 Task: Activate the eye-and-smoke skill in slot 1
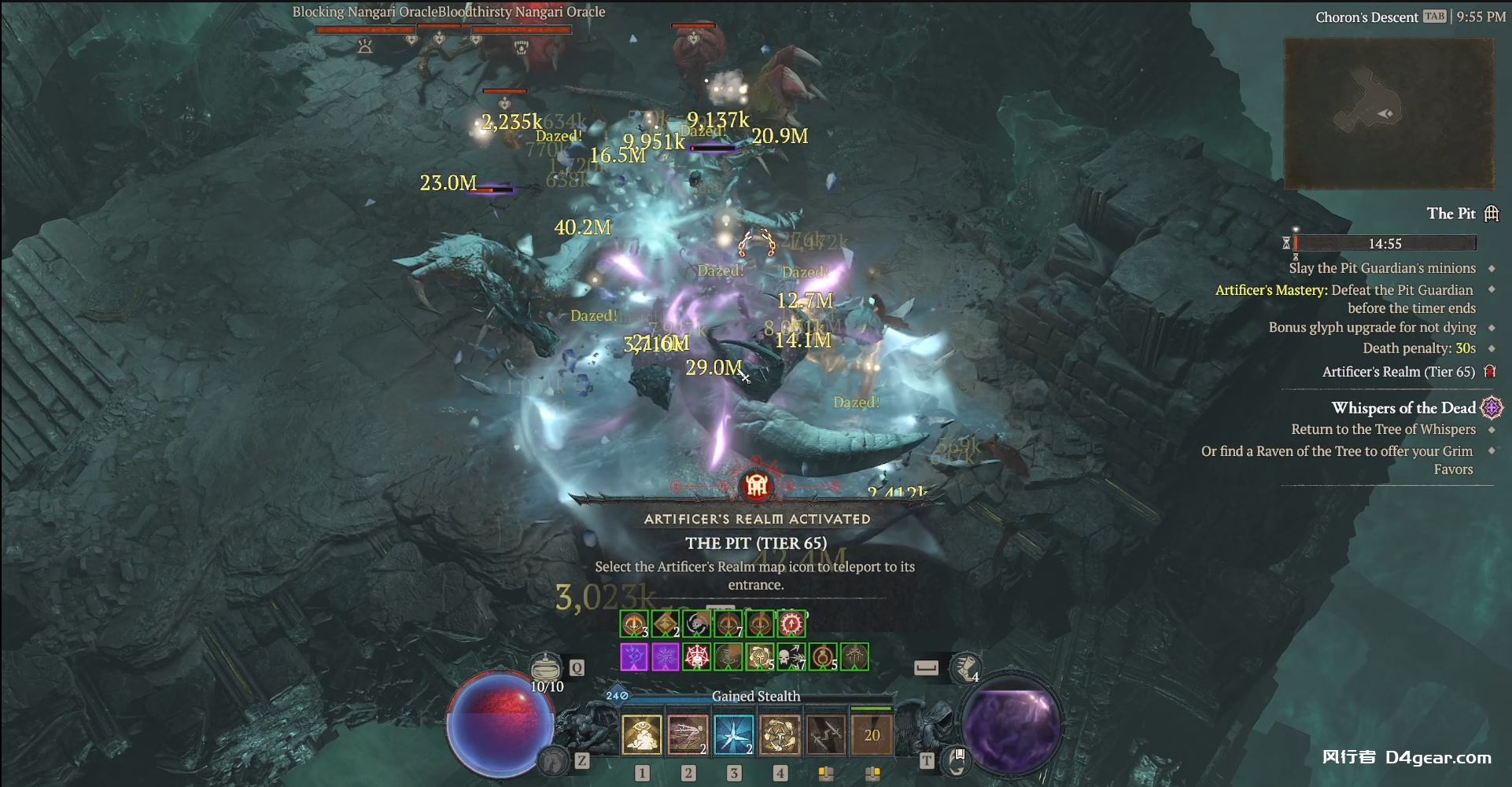[x=641, y=735]
